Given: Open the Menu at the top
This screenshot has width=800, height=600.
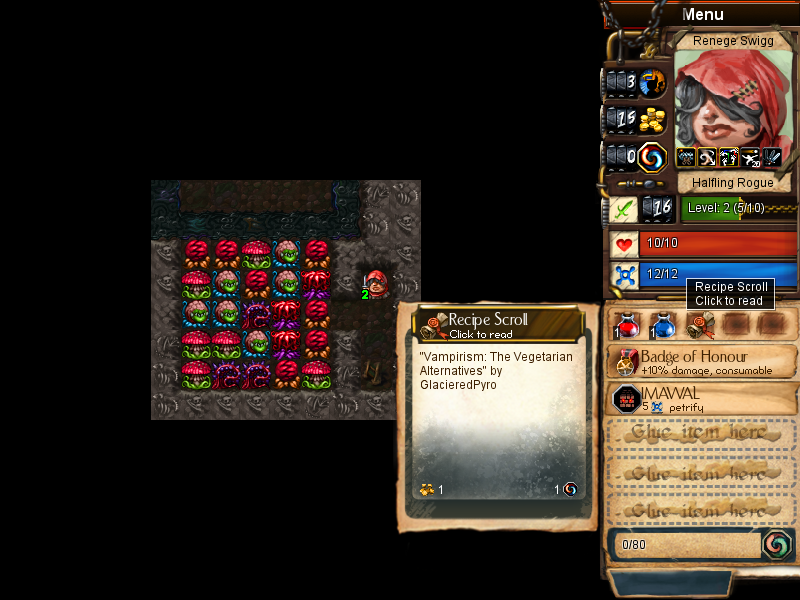Looking at the screenshot, I should click(x=702, y=14).
